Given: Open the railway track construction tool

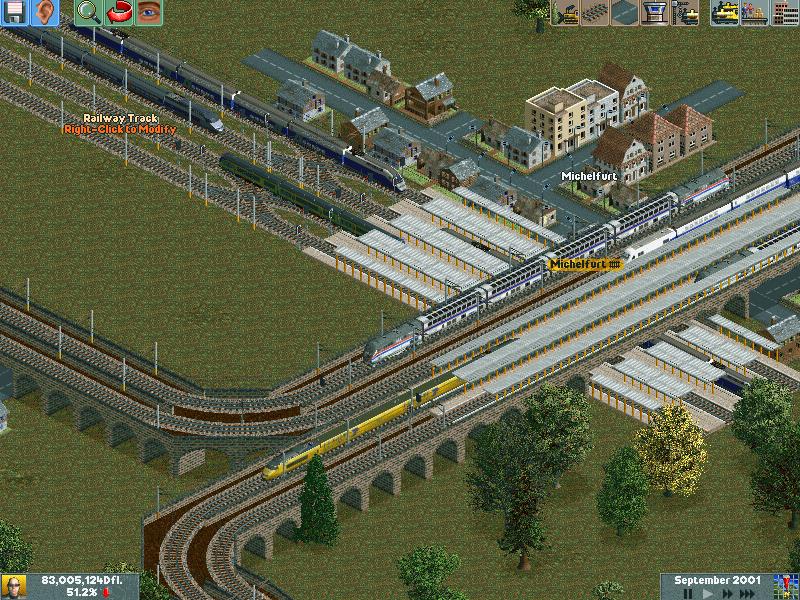Looking at the screenshot, I should point(595,13).
